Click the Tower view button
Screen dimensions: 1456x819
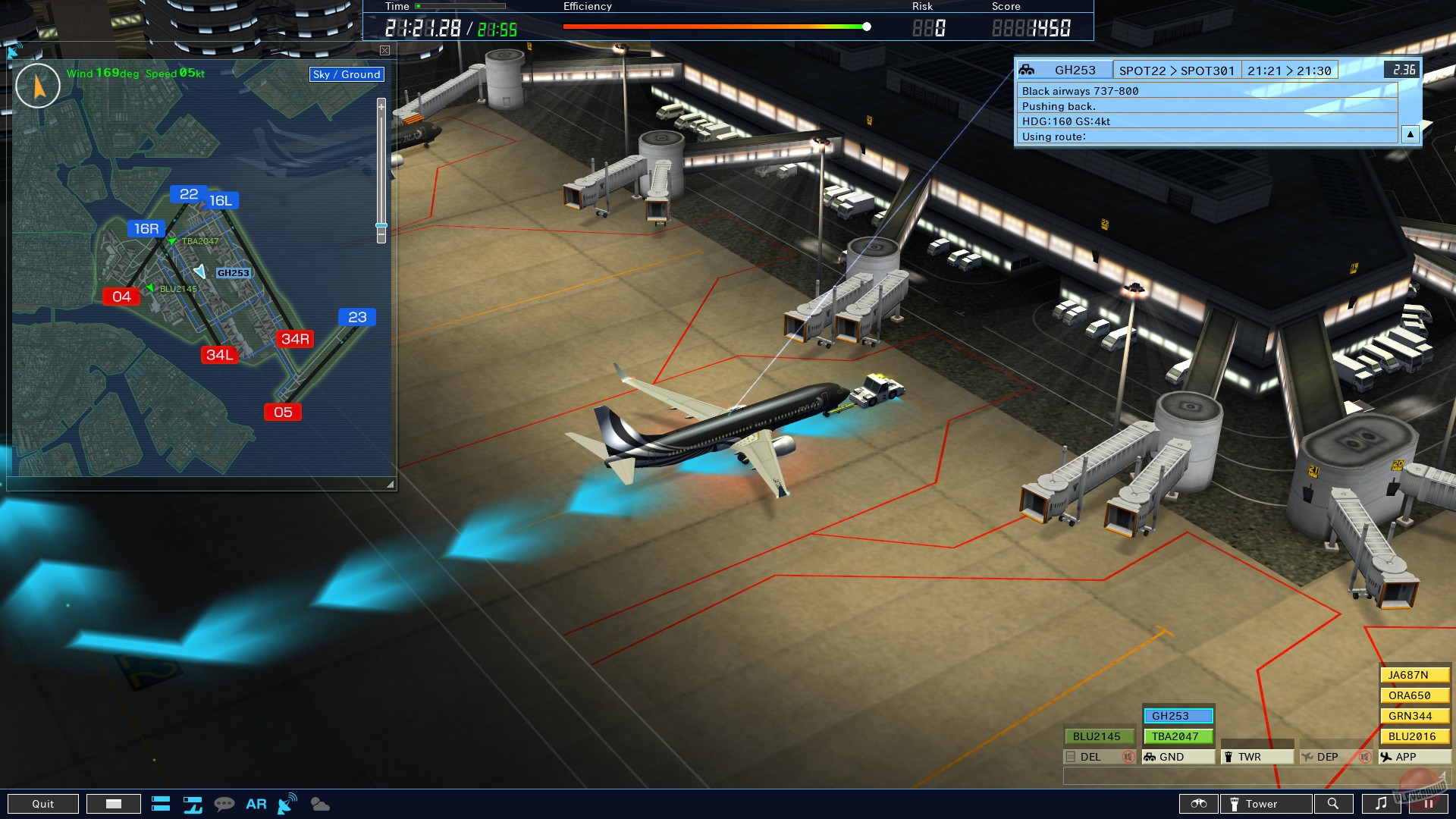(x=1265, y=804)
